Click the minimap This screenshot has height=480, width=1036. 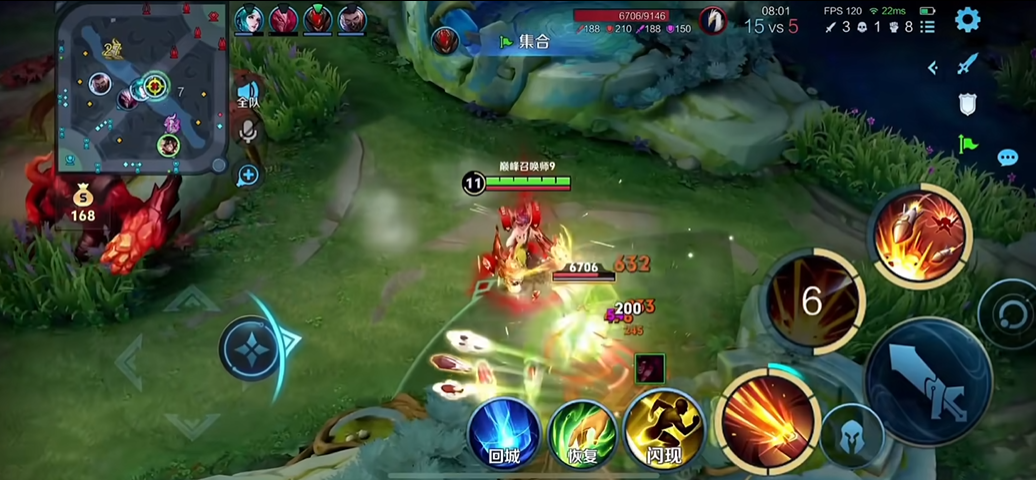(141, 87)
